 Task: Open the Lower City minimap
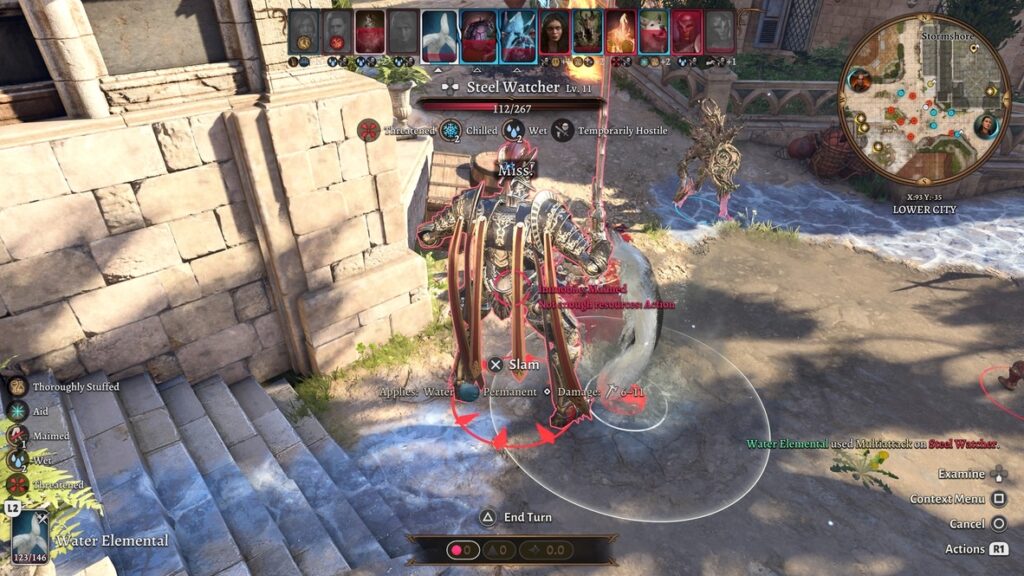(x=924, y=98)
